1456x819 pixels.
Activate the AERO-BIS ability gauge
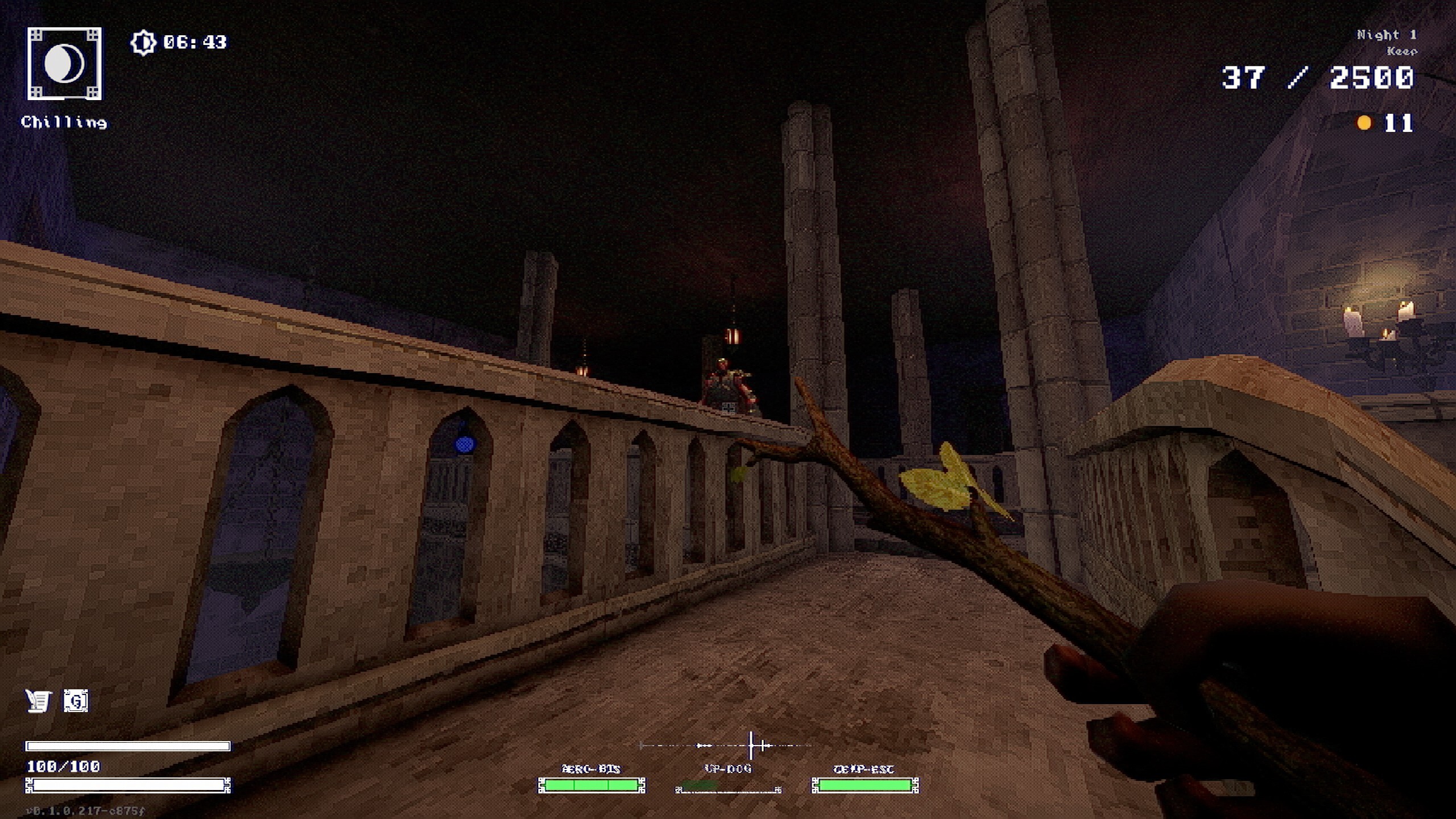[591, 785]
